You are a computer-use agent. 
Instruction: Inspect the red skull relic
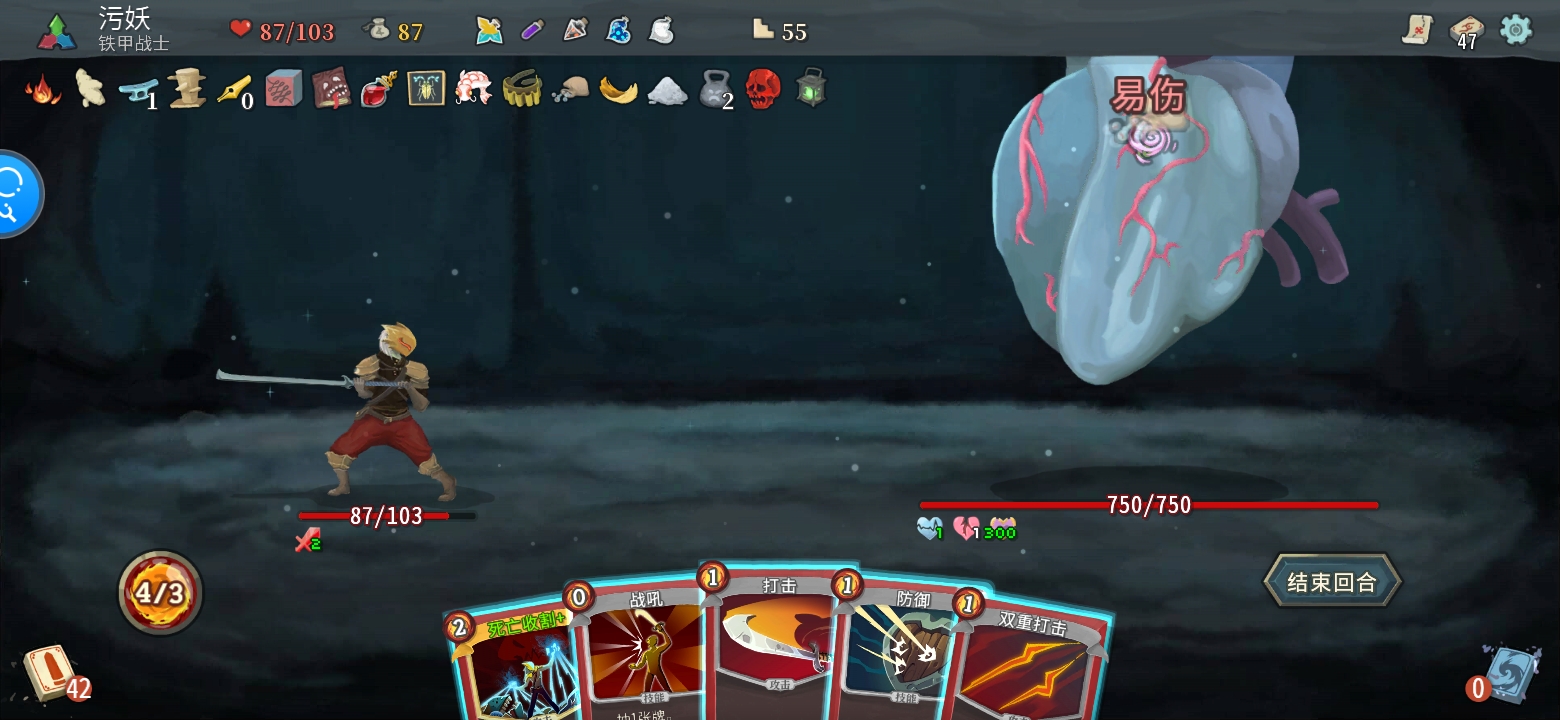(763, 89)
